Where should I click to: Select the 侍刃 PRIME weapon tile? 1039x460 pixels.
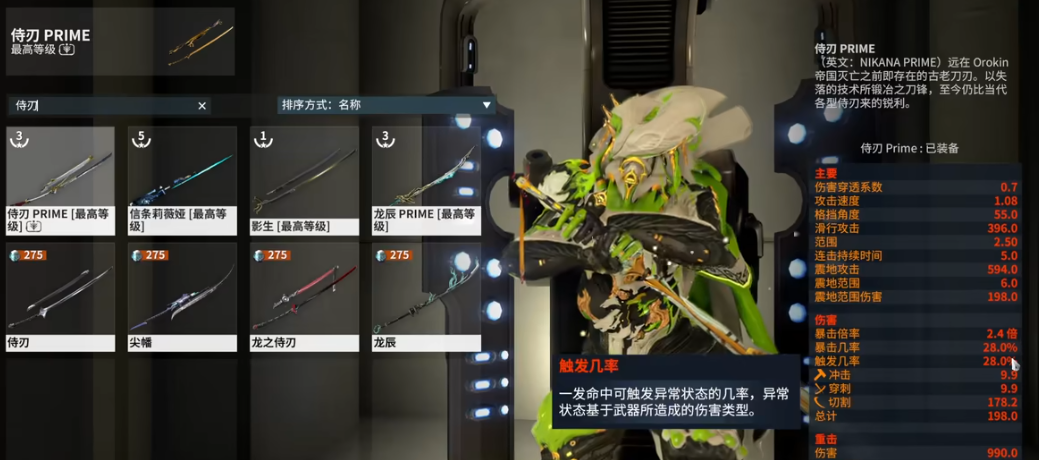pyautogui.click(x=60, y=180)
